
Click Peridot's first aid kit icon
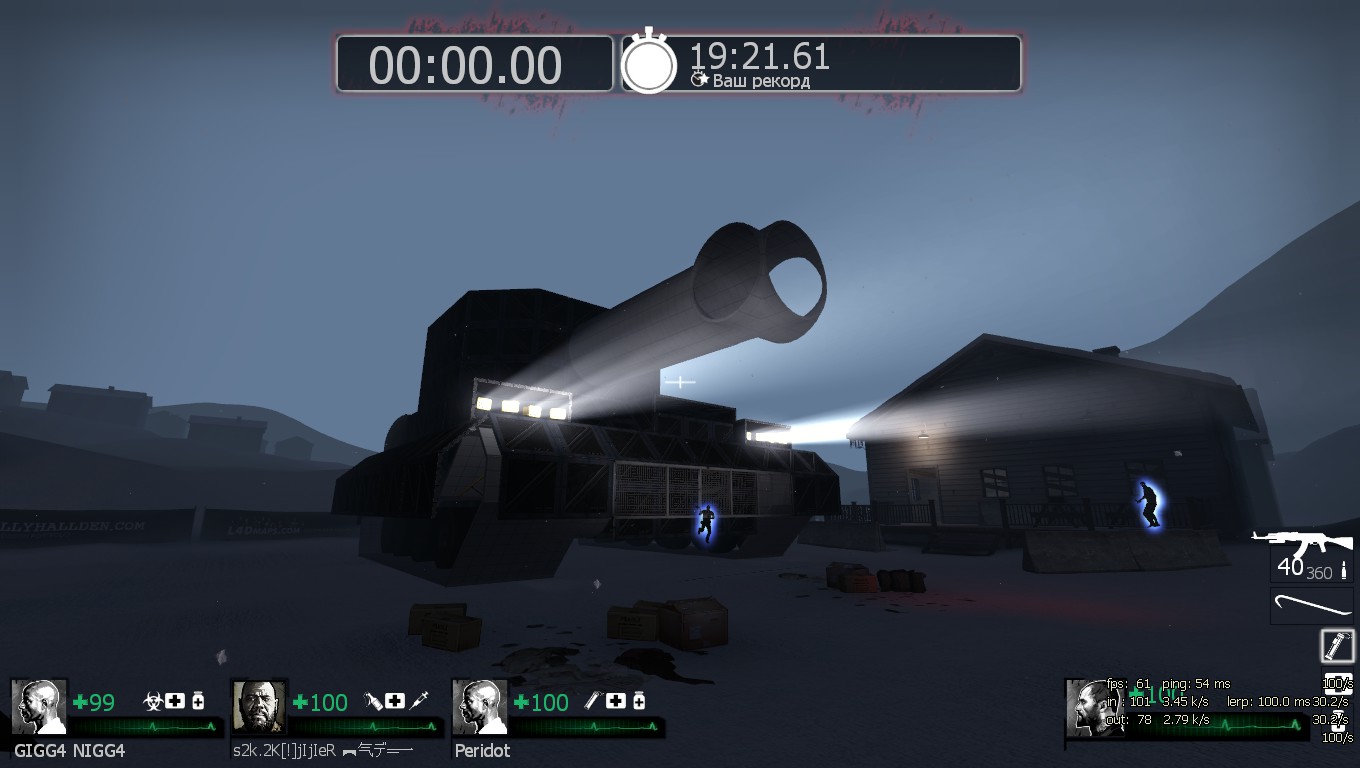[616, 701]
